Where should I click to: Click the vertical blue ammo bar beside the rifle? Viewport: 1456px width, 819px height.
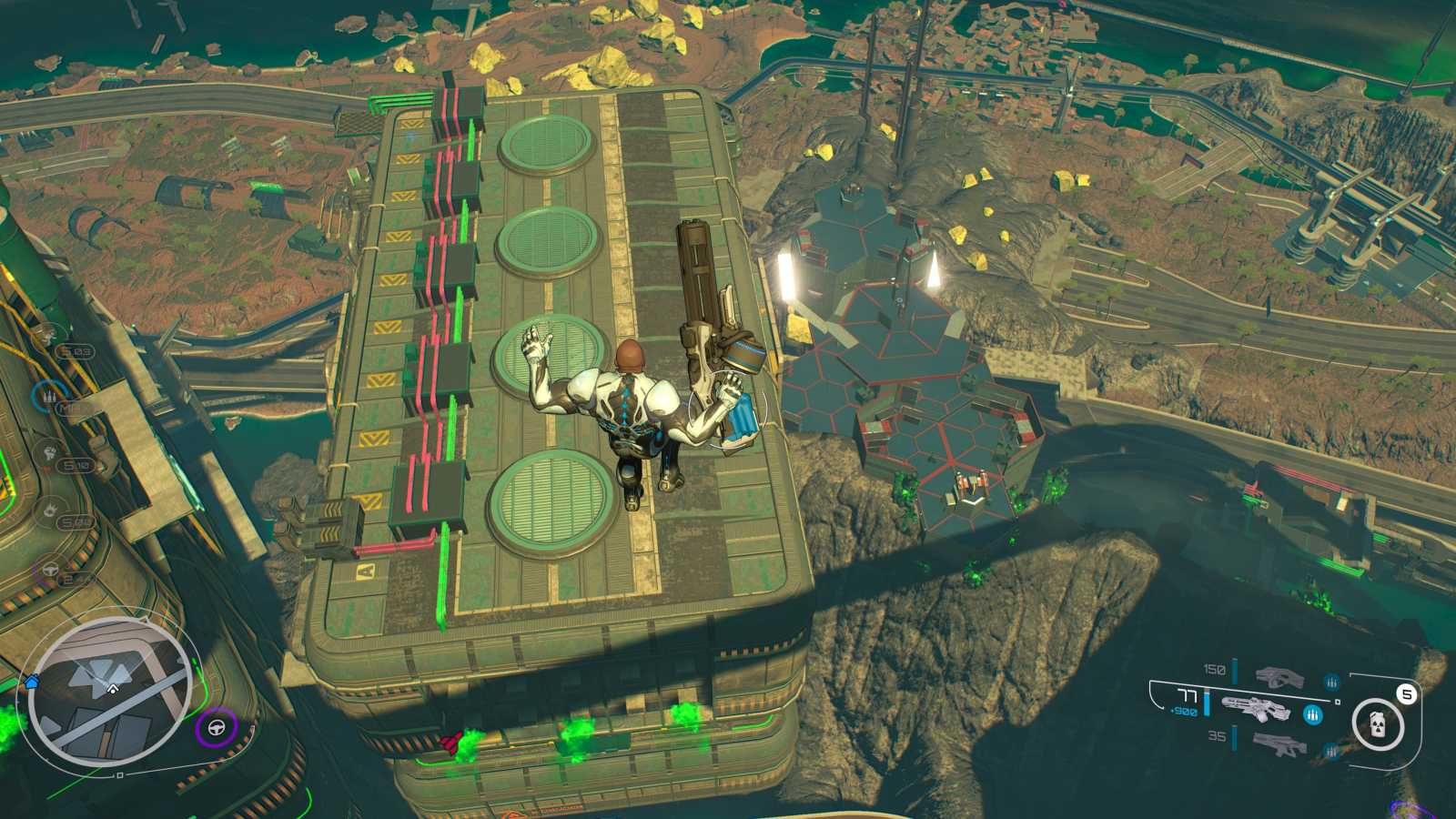[x=1206, y=703]
